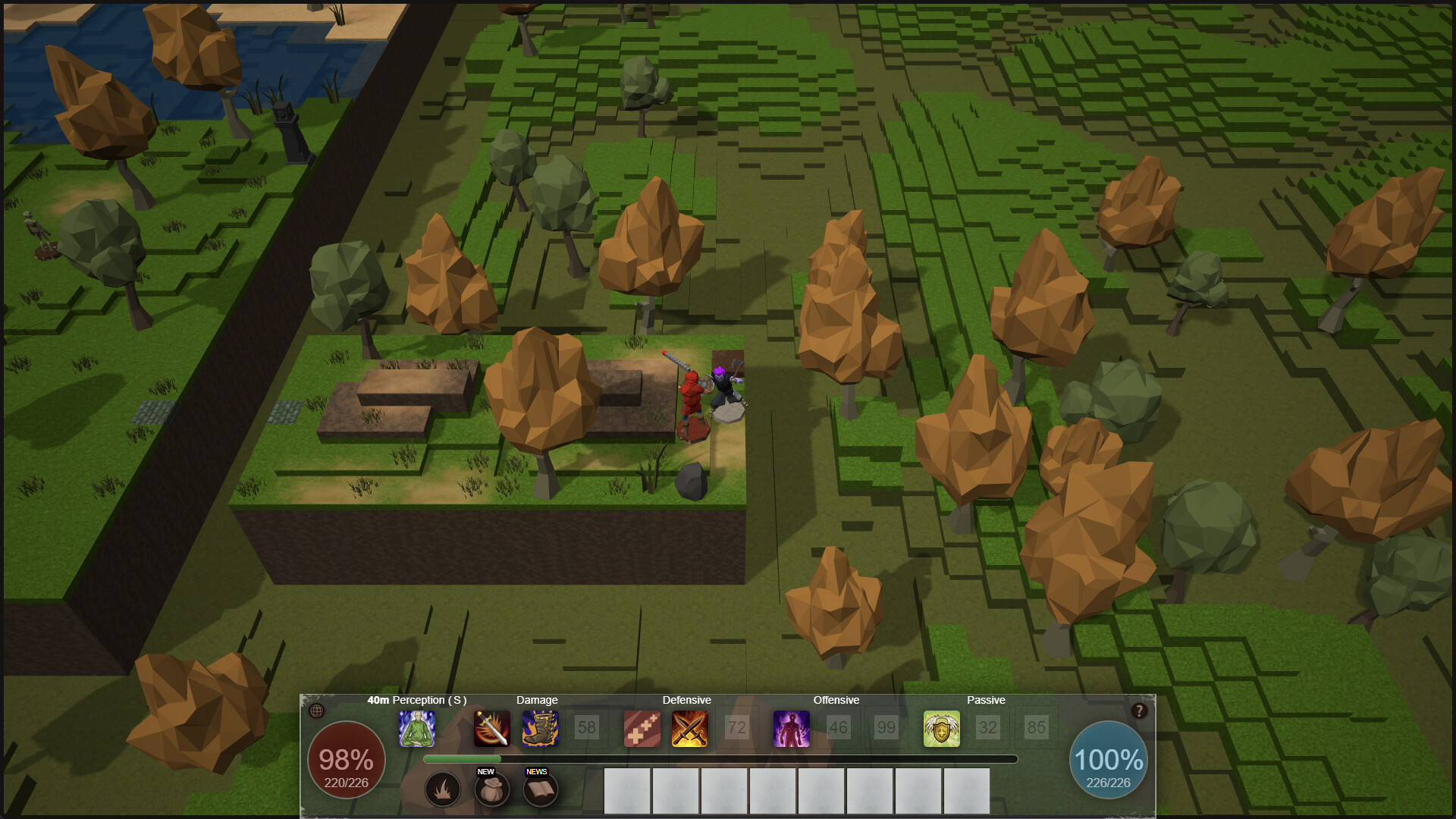Select the locked level 46 Offensive slot

(x=839, y=729)
